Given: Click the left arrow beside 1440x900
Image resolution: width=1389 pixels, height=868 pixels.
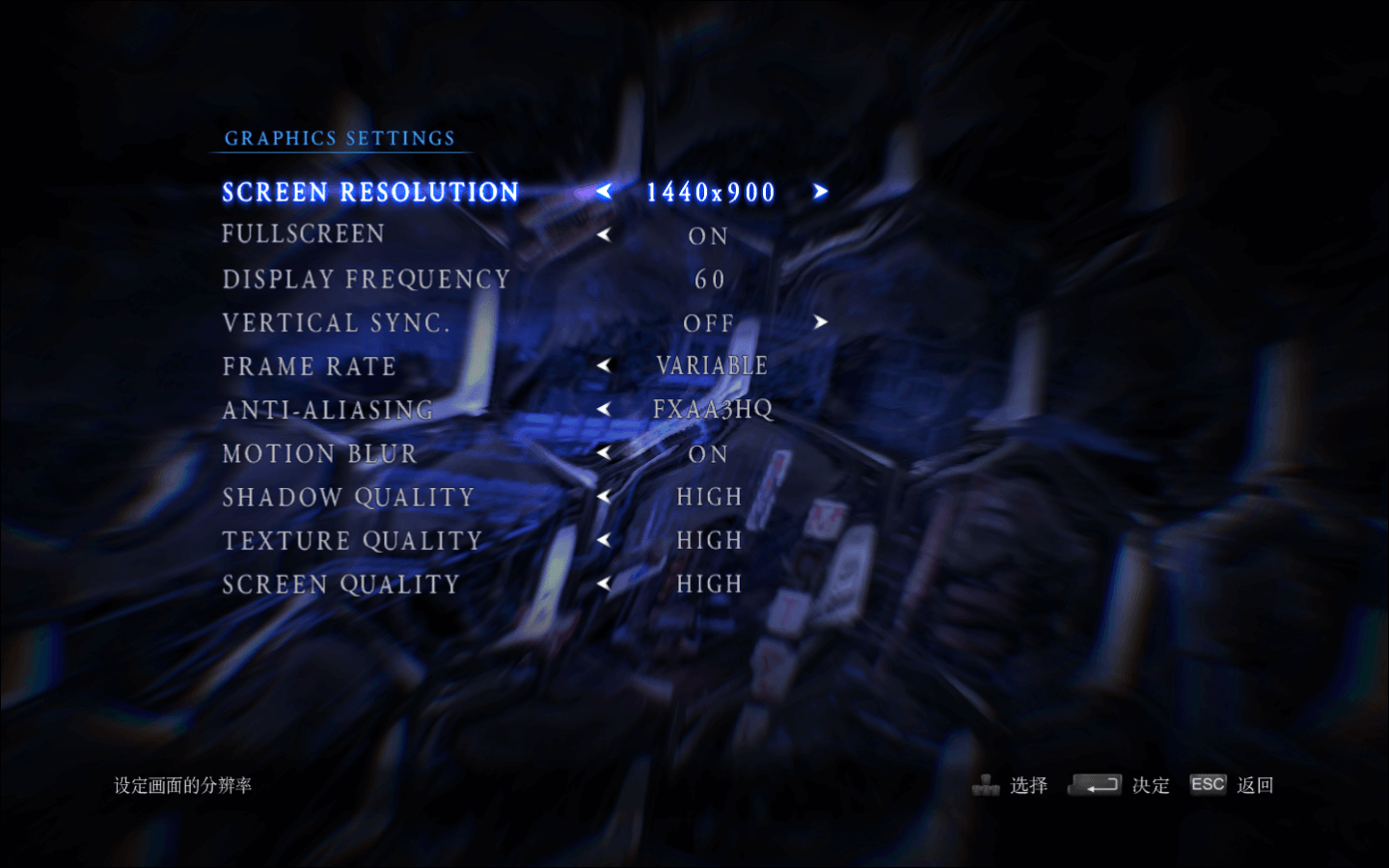Looking at the screenshot, I should (x=604, y=192).
